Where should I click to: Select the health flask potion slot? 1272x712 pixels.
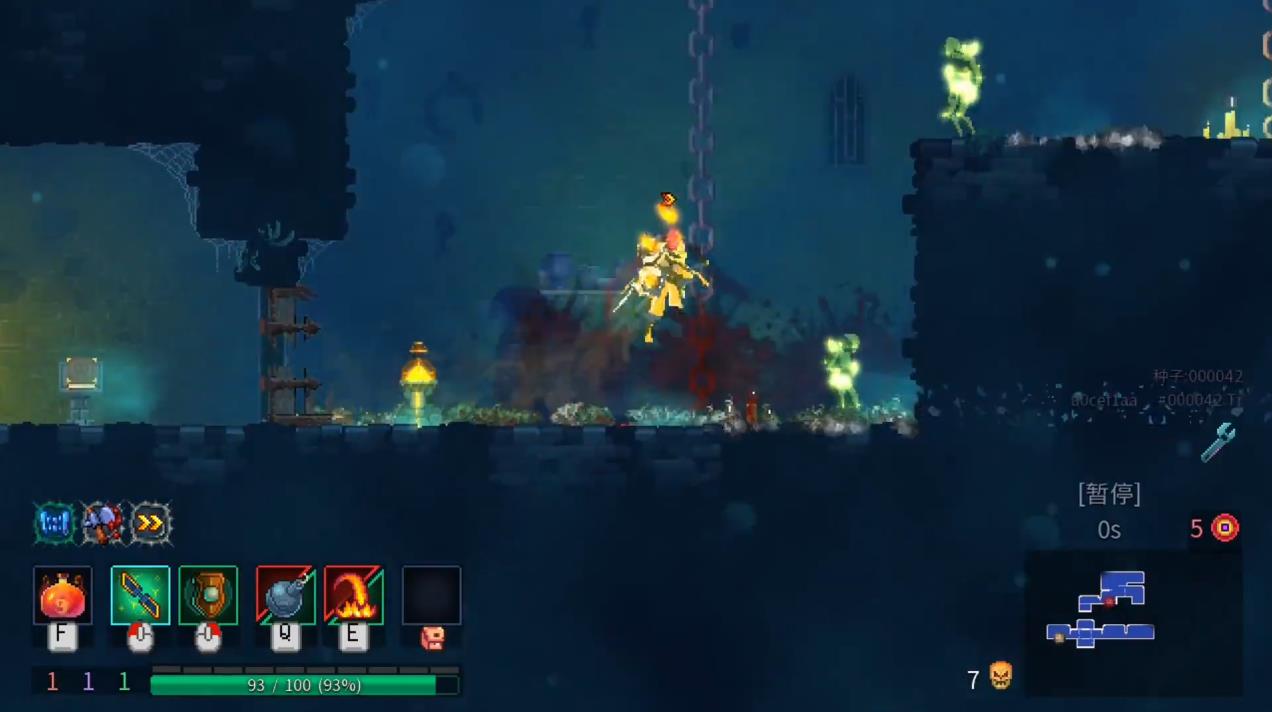pos(63,596)
